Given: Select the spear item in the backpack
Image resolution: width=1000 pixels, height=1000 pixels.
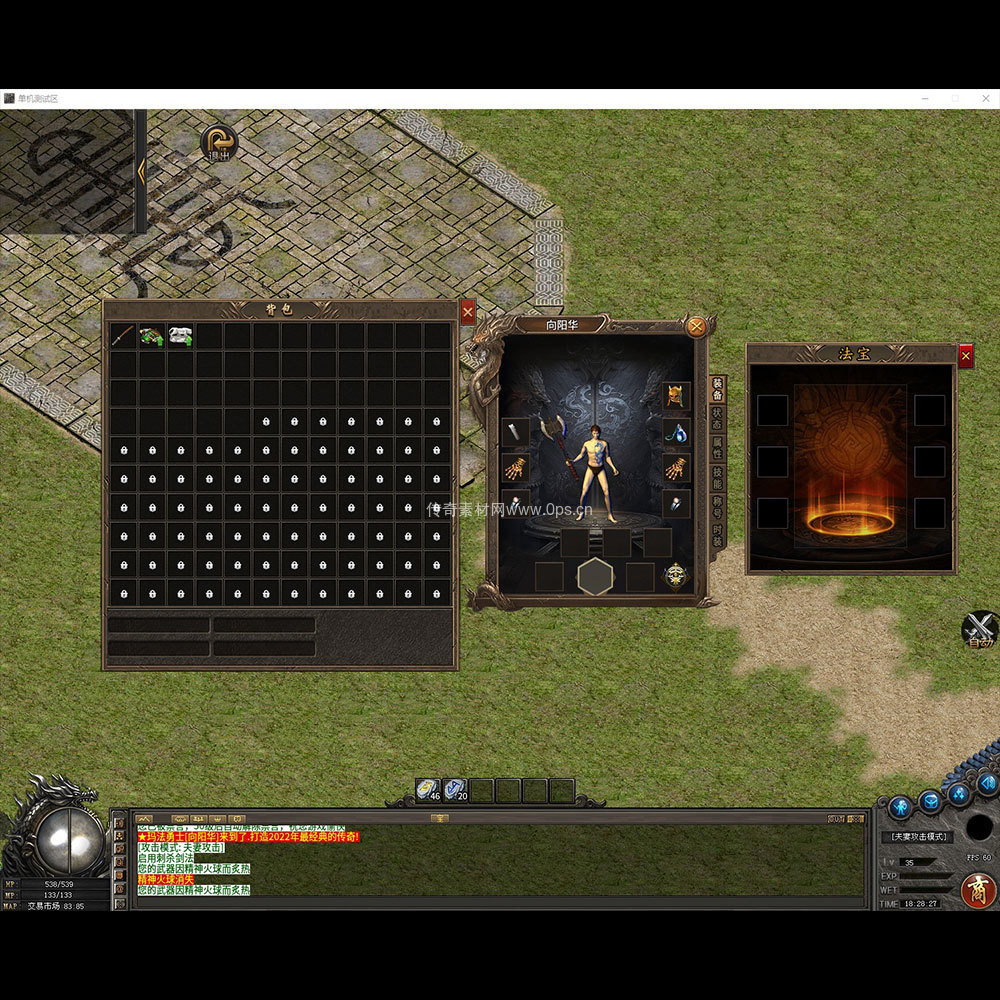Looking at the screenshot, I should 123,336.
